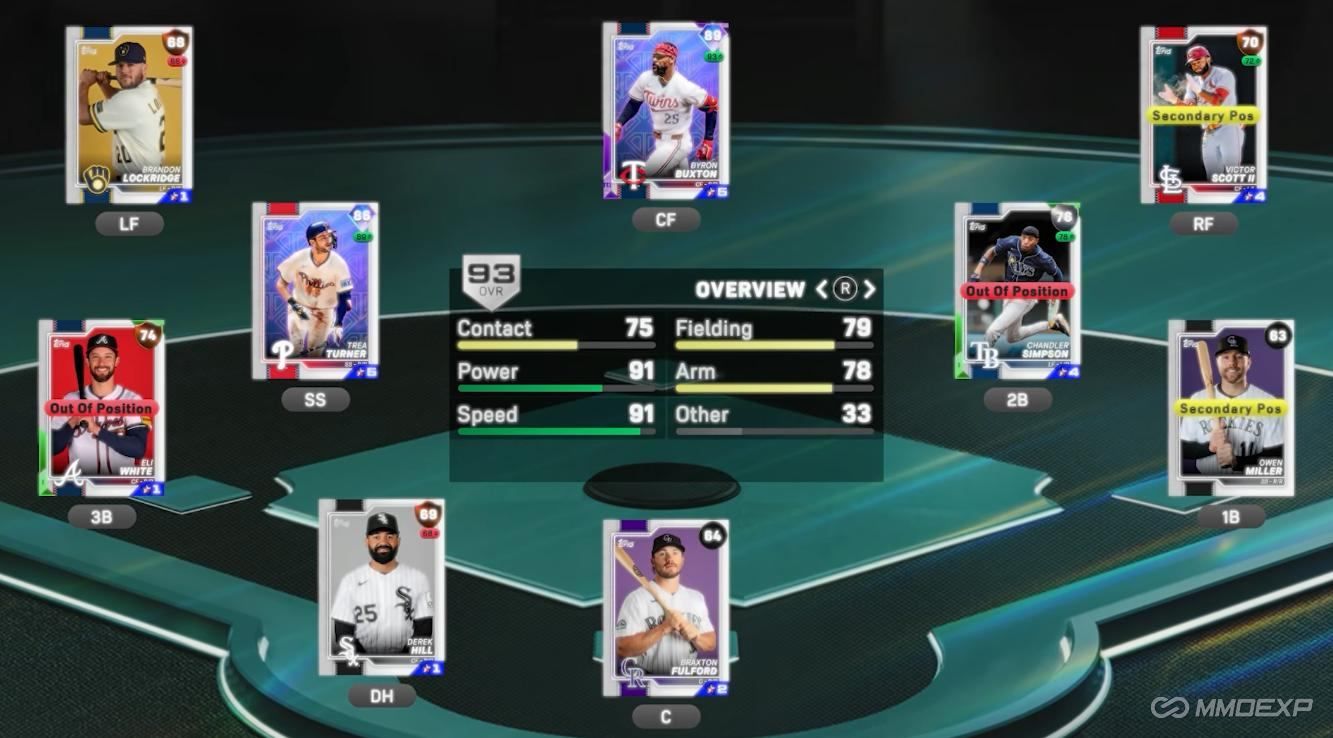
Task: Click the right arrow beside Overview
Action: [x=868, y=289]
